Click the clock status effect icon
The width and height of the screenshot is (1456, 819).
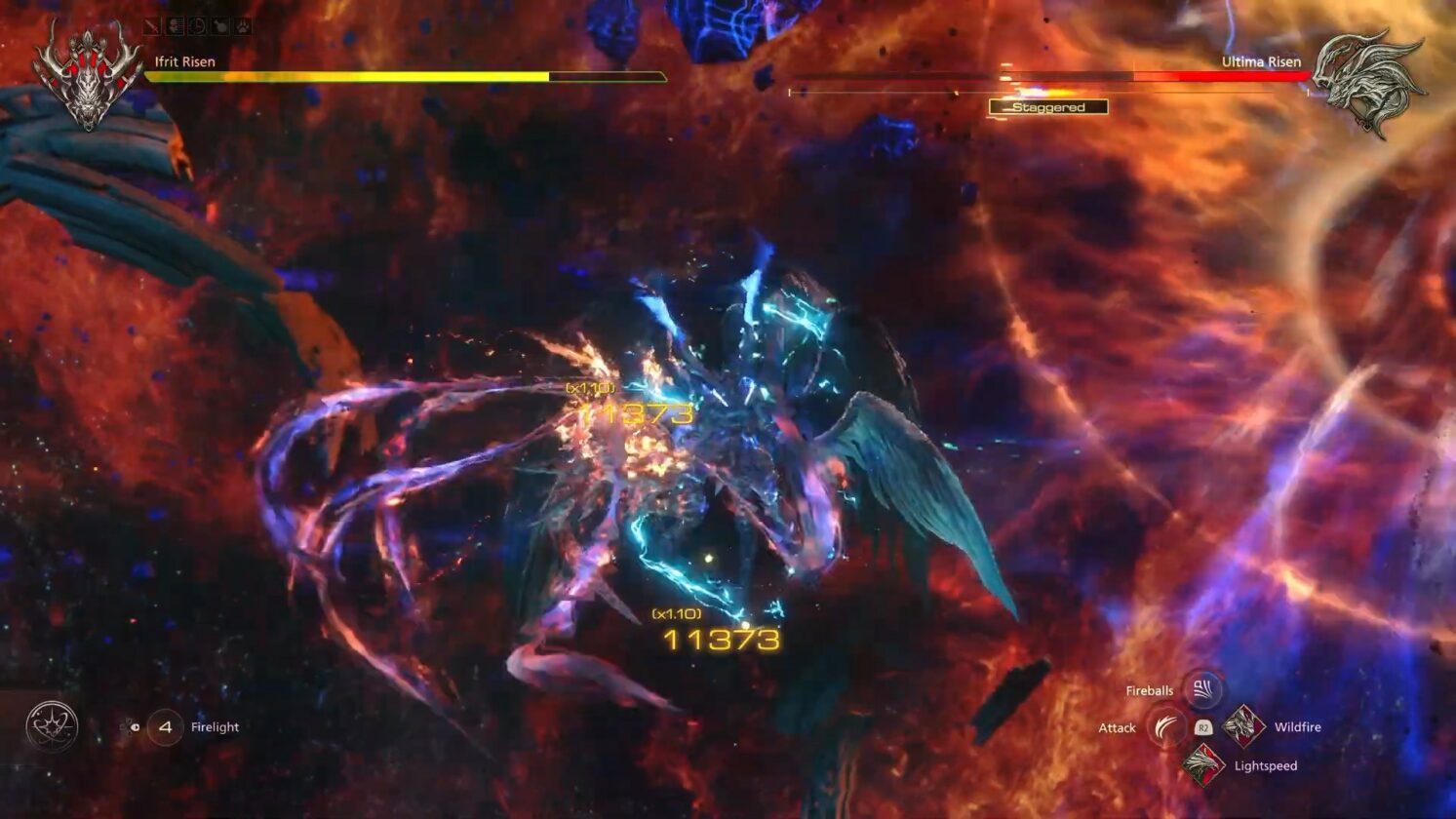(196, 26)
